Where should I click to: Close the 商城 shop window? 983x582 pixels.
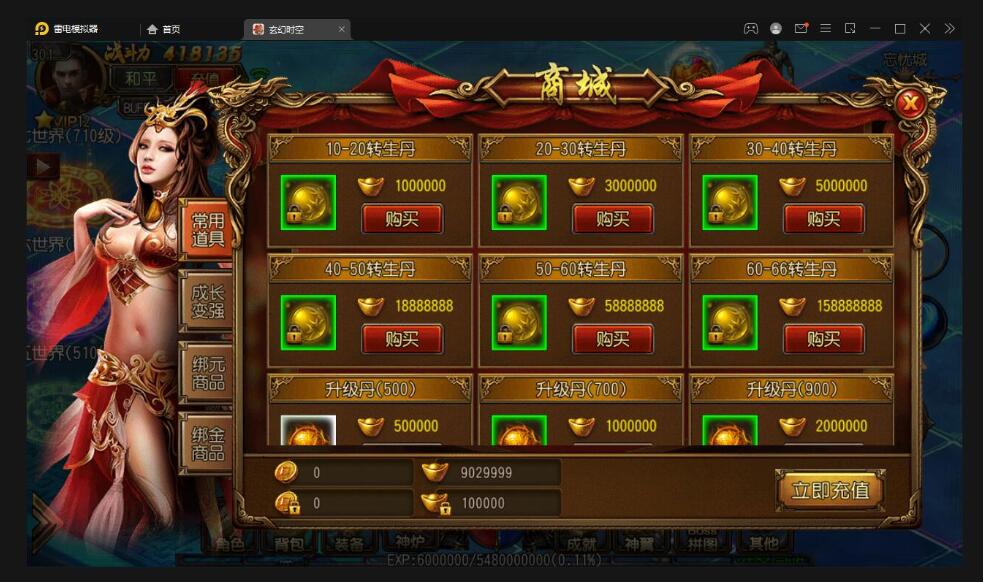tap(909, 103)
